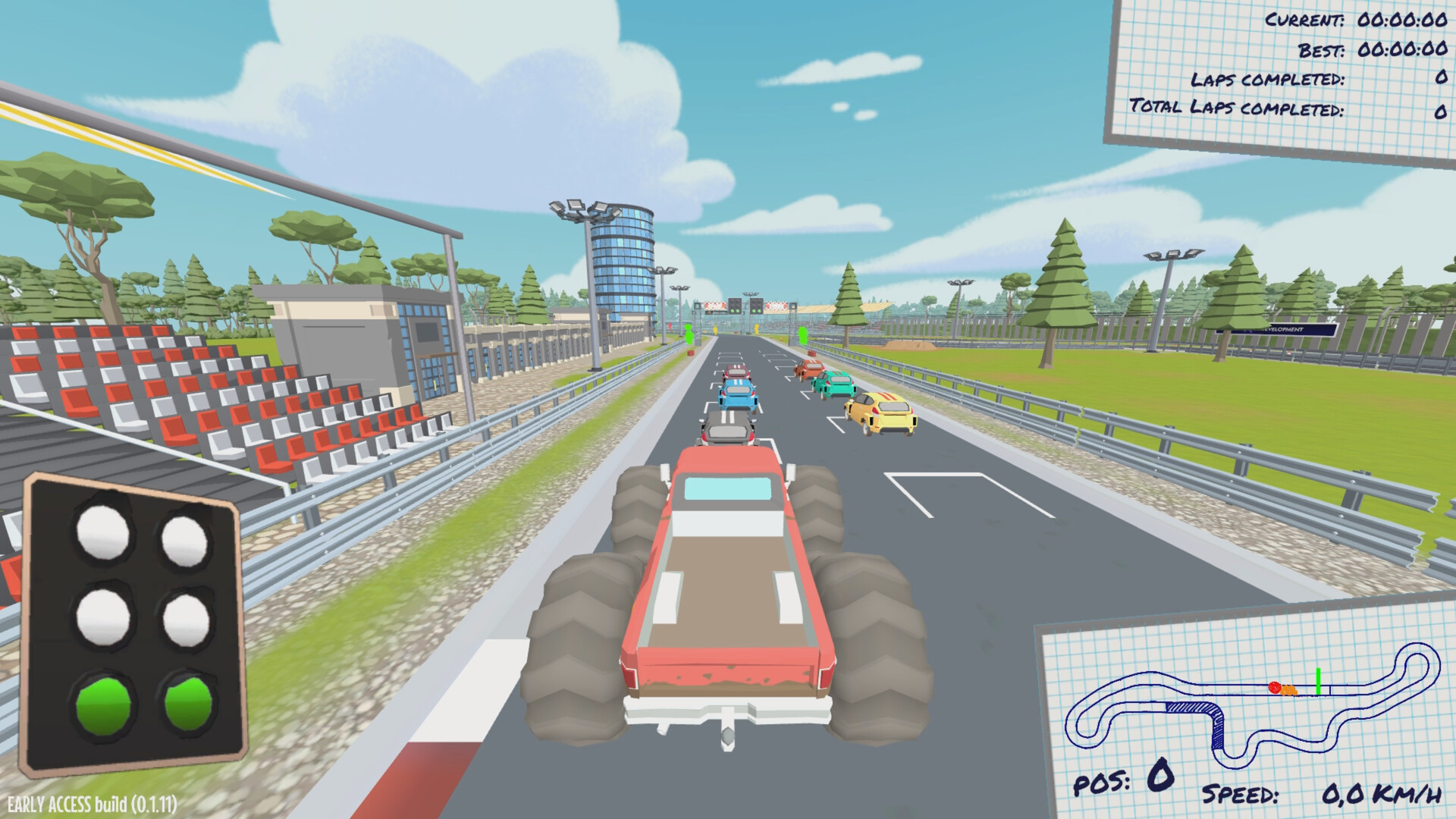Select the yellow rival car ahead
The image size is (1456, 819).
882,409
